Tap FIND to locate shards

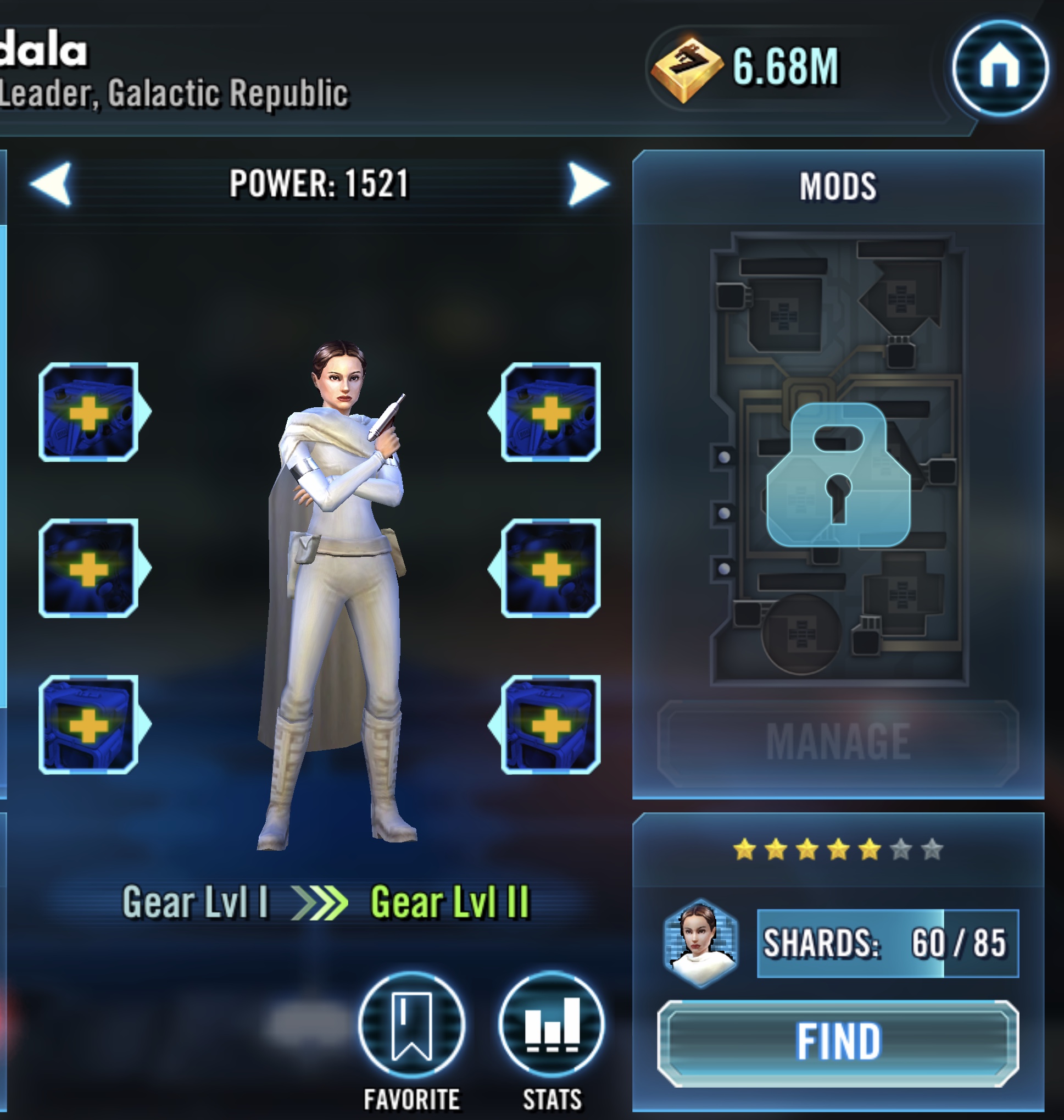838,1043
